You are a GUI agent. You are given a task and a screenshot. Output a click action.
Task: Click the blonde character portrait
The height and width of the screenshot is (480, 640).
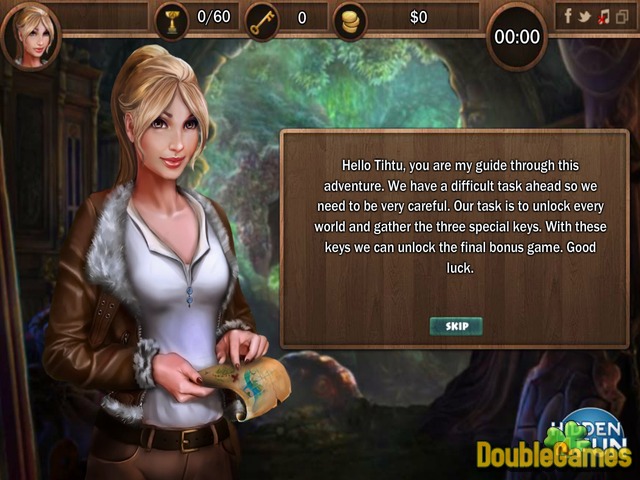tap(31, 34)
